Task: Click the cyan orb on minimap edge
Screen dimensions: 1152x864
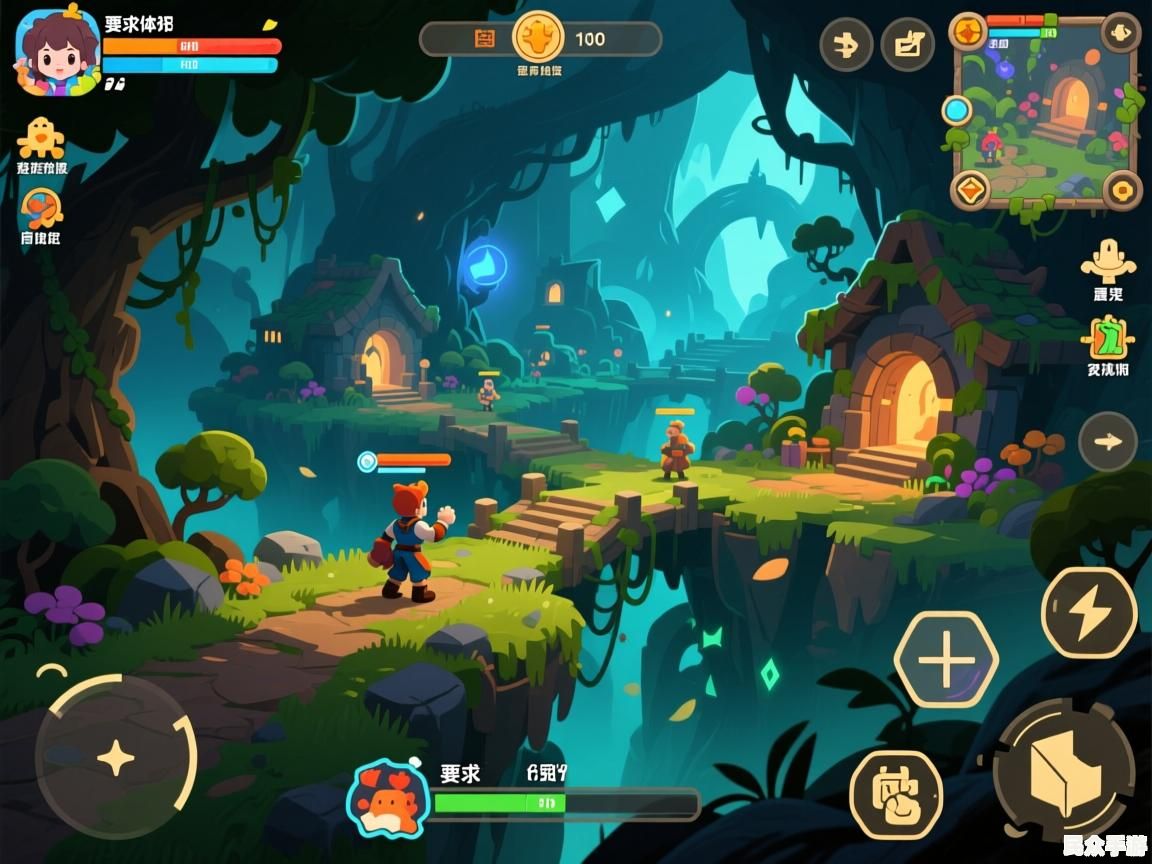Action: 957,110
